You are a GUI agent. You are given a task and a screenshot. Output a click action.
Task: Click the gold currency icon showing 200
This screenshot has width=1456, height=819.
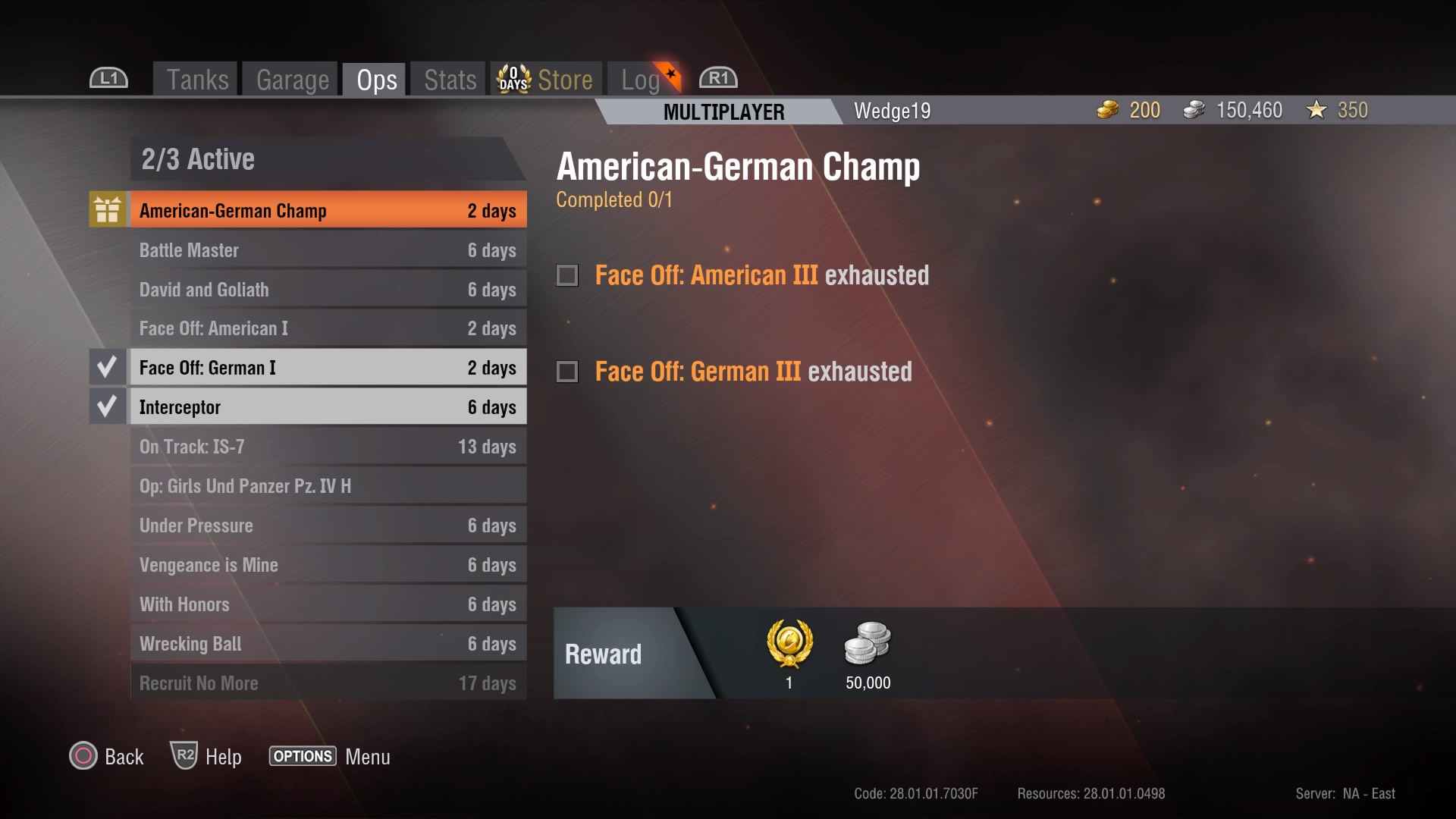click(x=1107, y=110)
